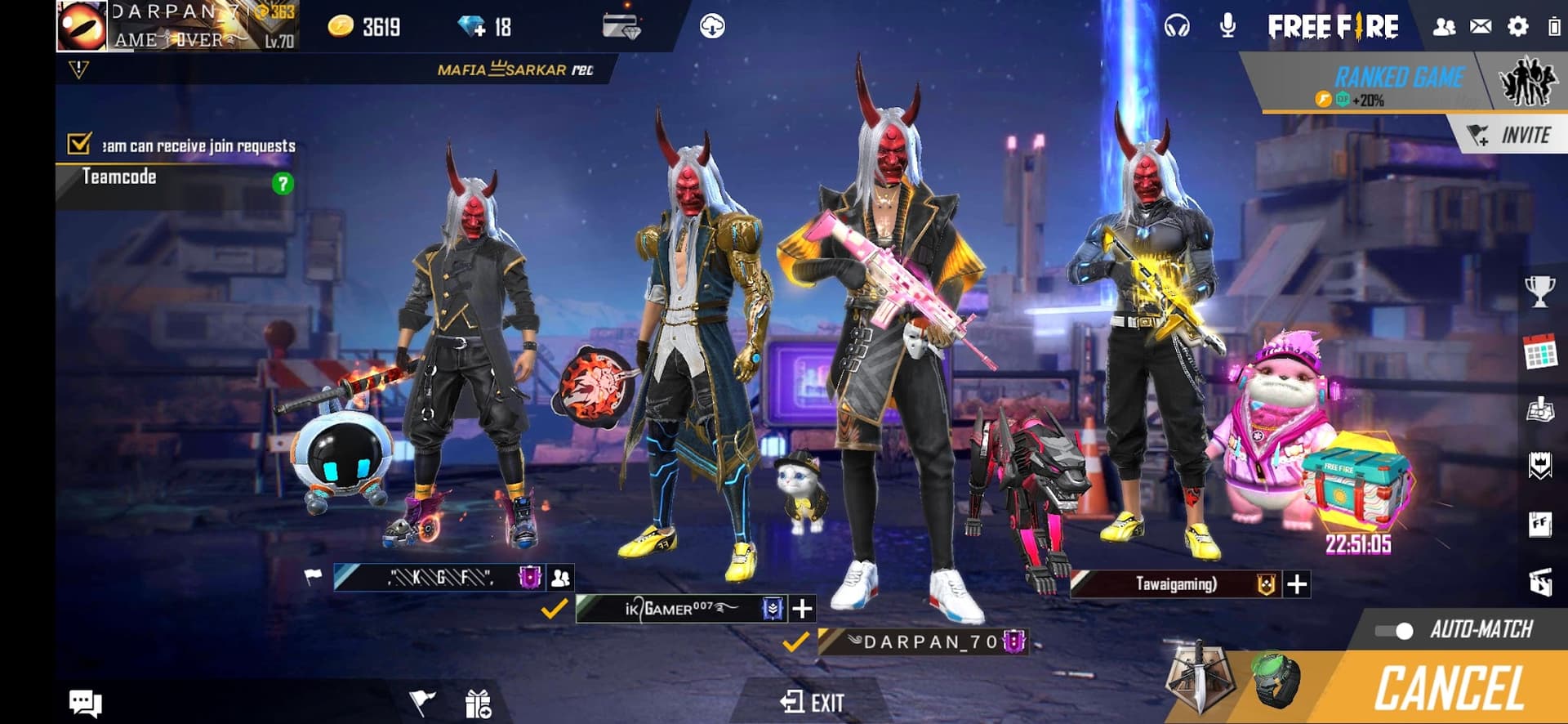Toggle the Auto-Match switch
Image resolution: width=1568 pixels, height=724 pixels.
(1395, 630)
